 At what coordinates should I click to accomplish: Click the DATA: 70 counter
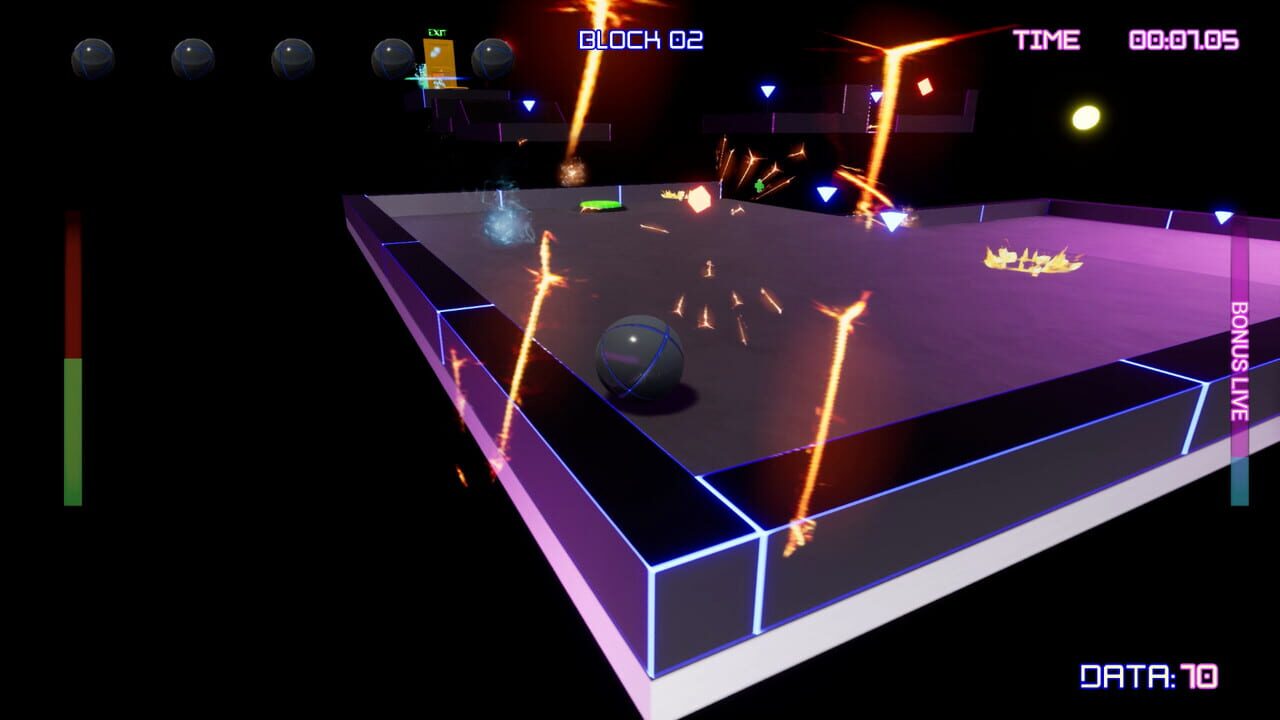click(x=1148, y=676)
